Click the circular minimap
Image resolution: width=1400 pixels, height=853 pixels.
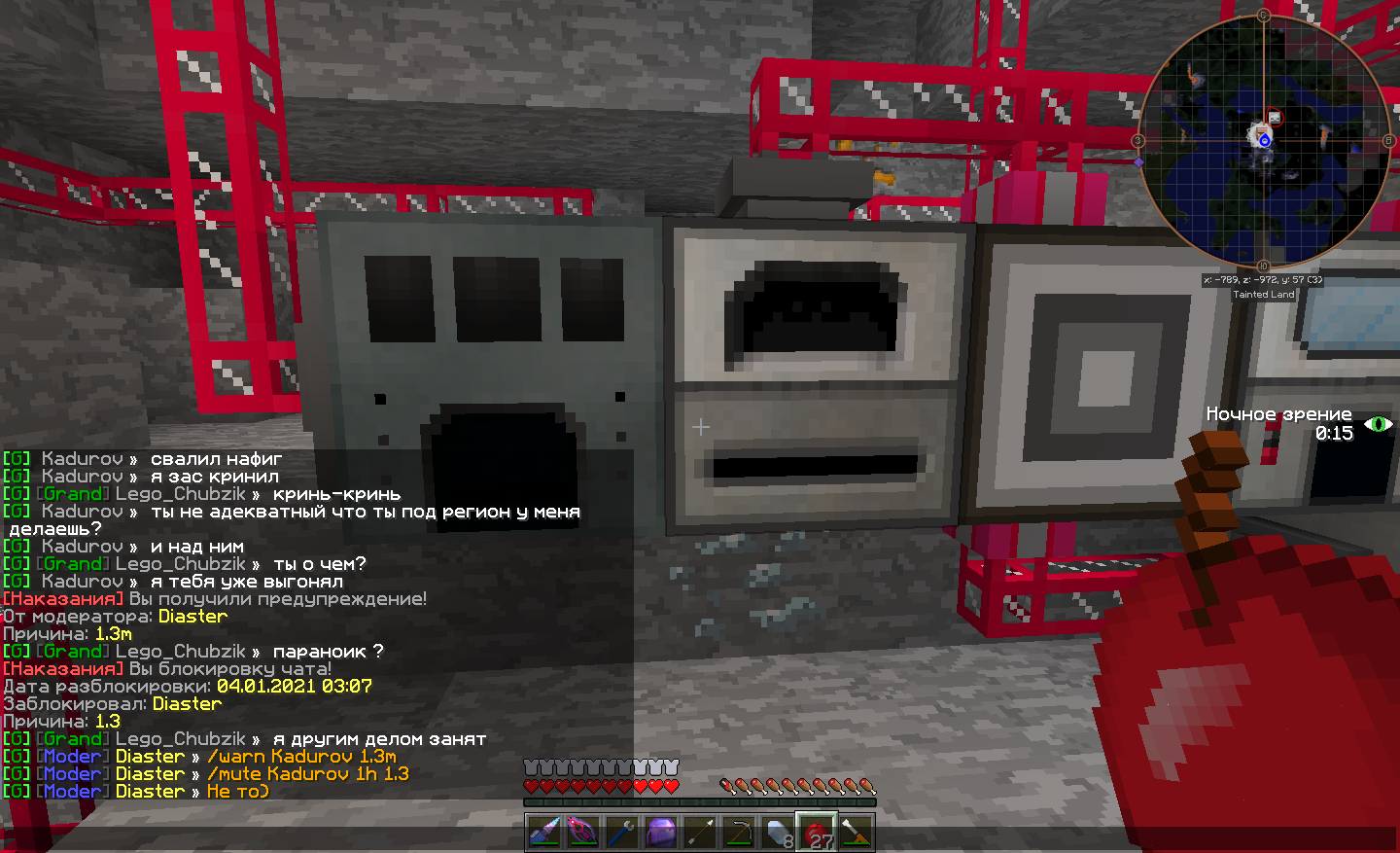1264,141
